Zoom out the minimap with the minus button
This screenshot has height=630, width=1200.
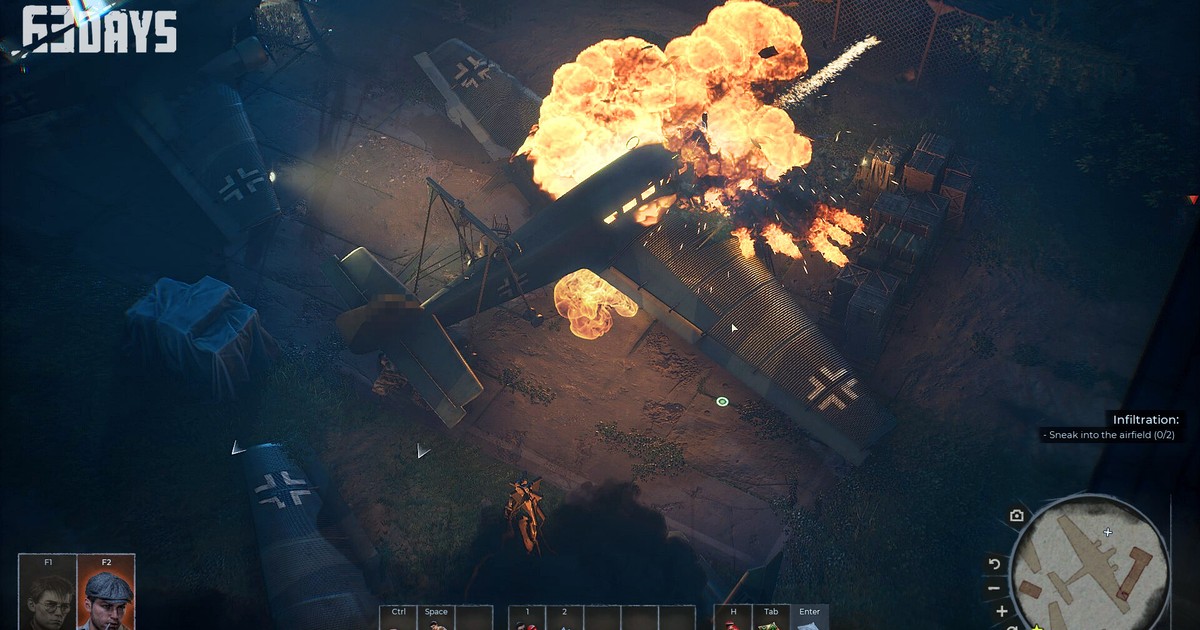(x=995, y=588)
